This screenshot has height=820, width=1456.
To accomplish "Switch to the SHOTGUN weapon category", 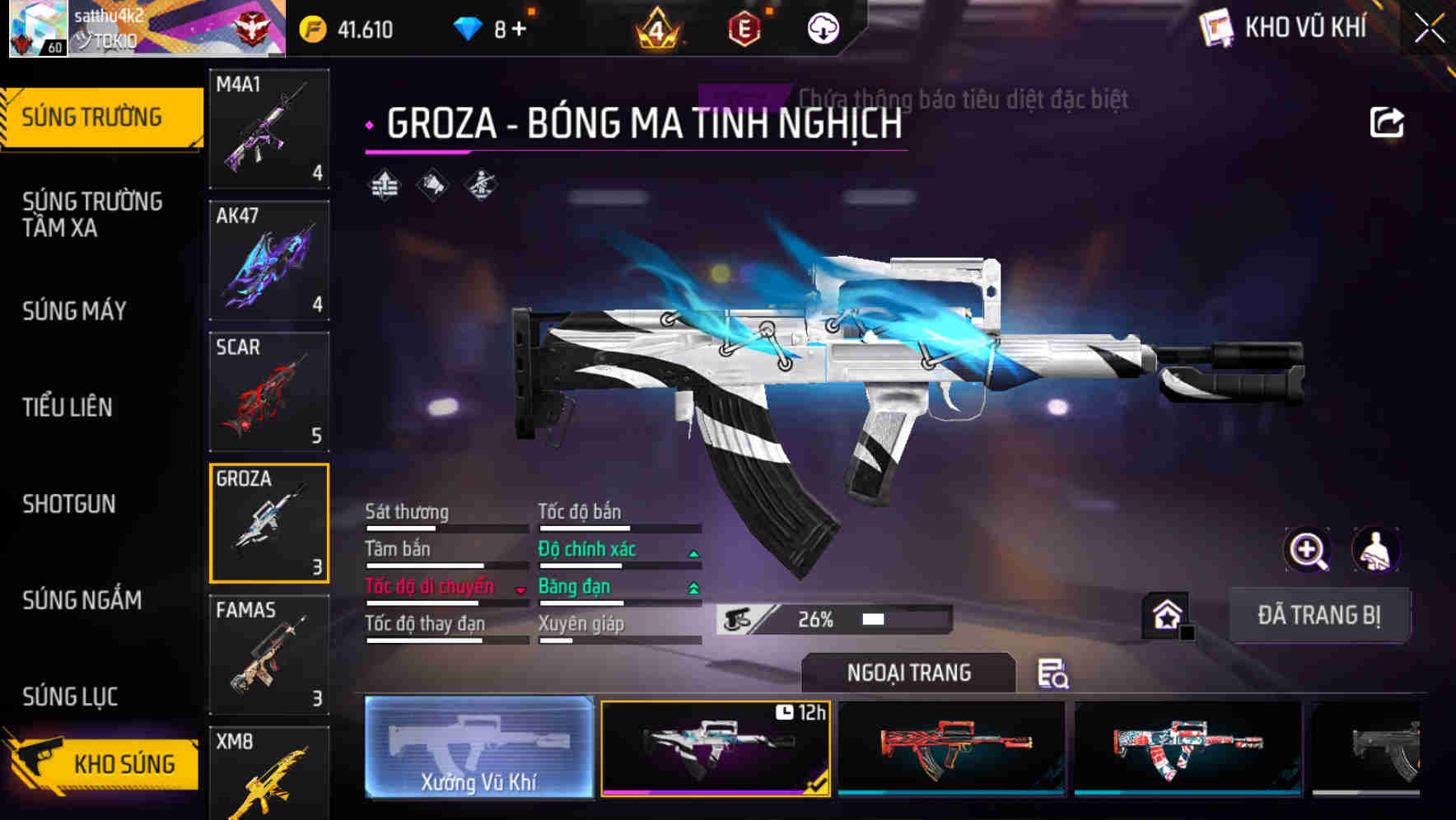I will tap(70, 504).
